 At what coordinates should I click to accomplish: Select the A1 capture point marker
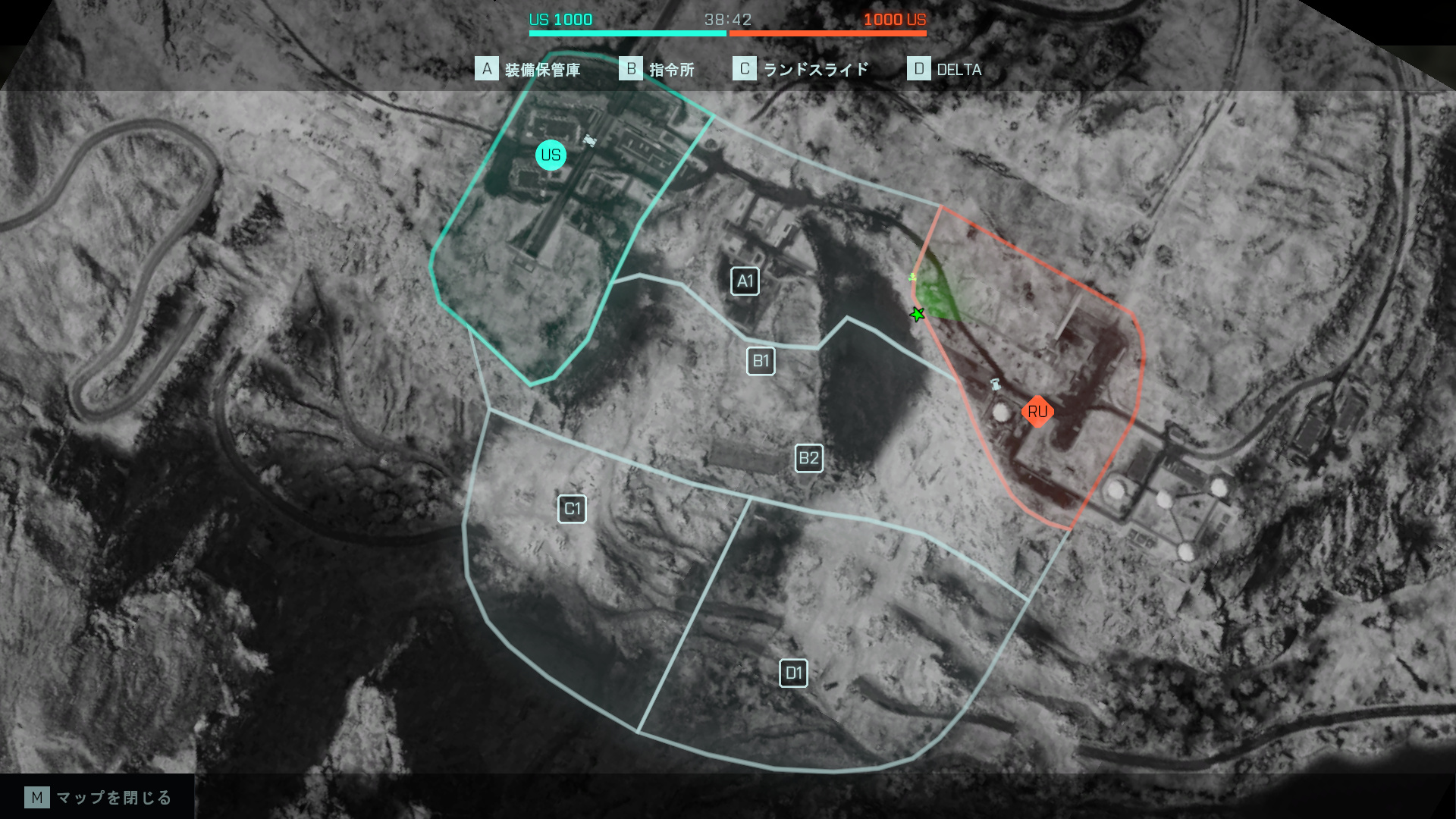(745, 281)
